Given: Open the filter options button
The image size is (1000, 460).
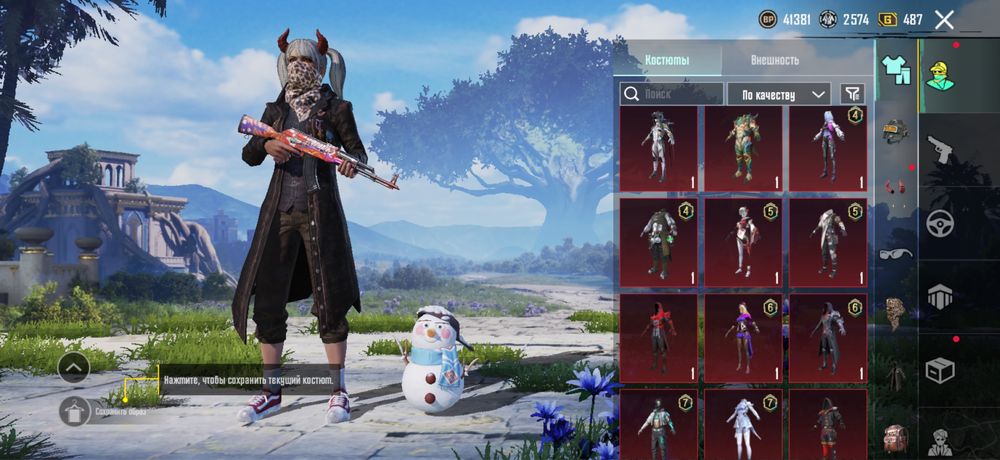Looking at the screenshot, I should [x=852, y=94].
